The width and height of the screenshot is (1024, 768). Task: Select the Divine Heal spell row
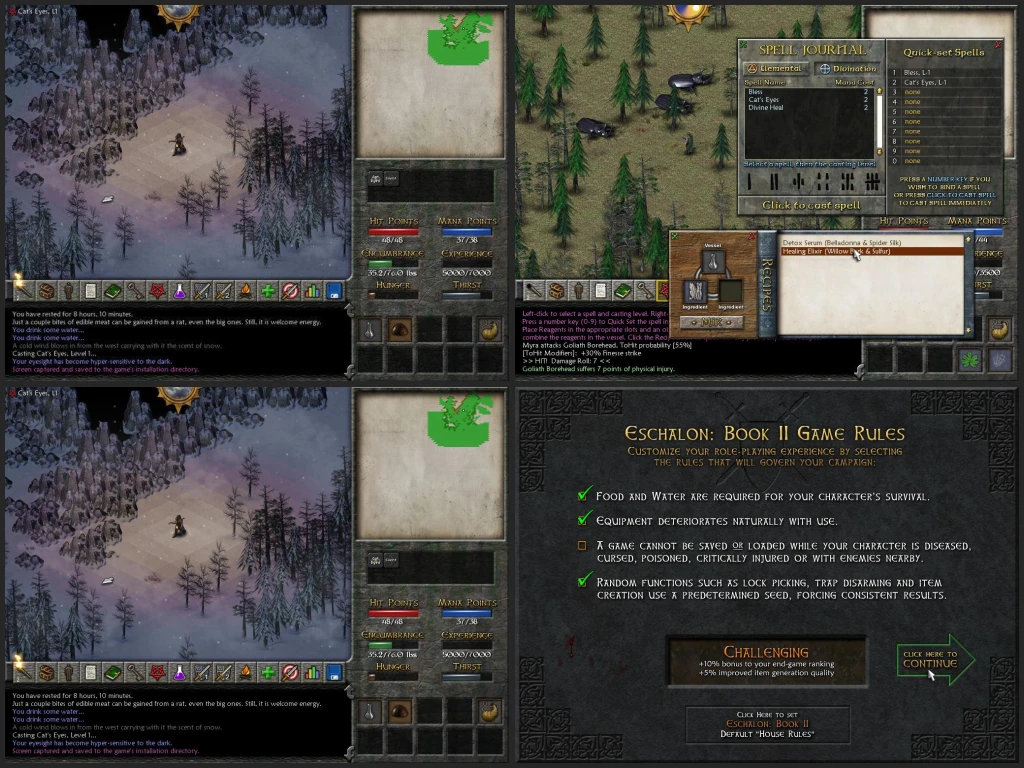tap(764, 107)
